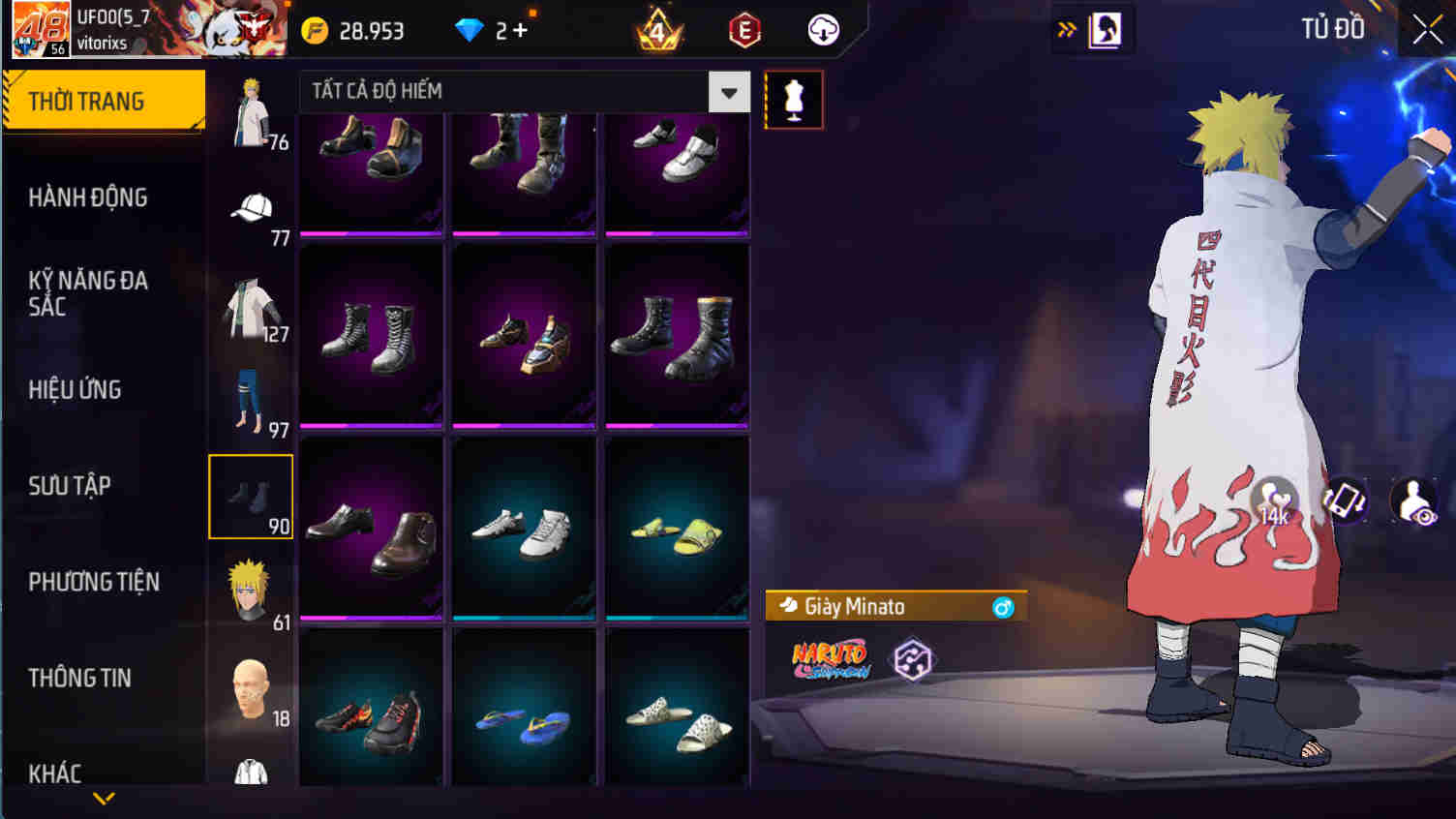Click the cloud download icon in the top bar

point(822,30)
